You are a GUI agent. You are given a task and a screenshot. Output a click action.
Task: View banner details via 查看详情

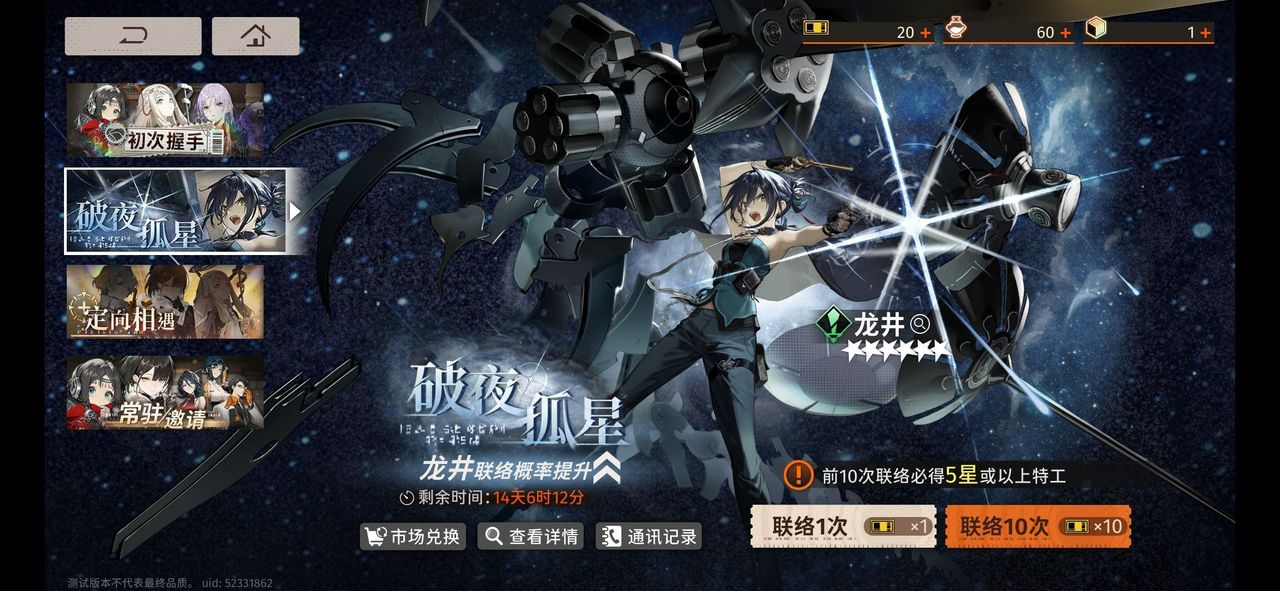[x=532, y=536]
